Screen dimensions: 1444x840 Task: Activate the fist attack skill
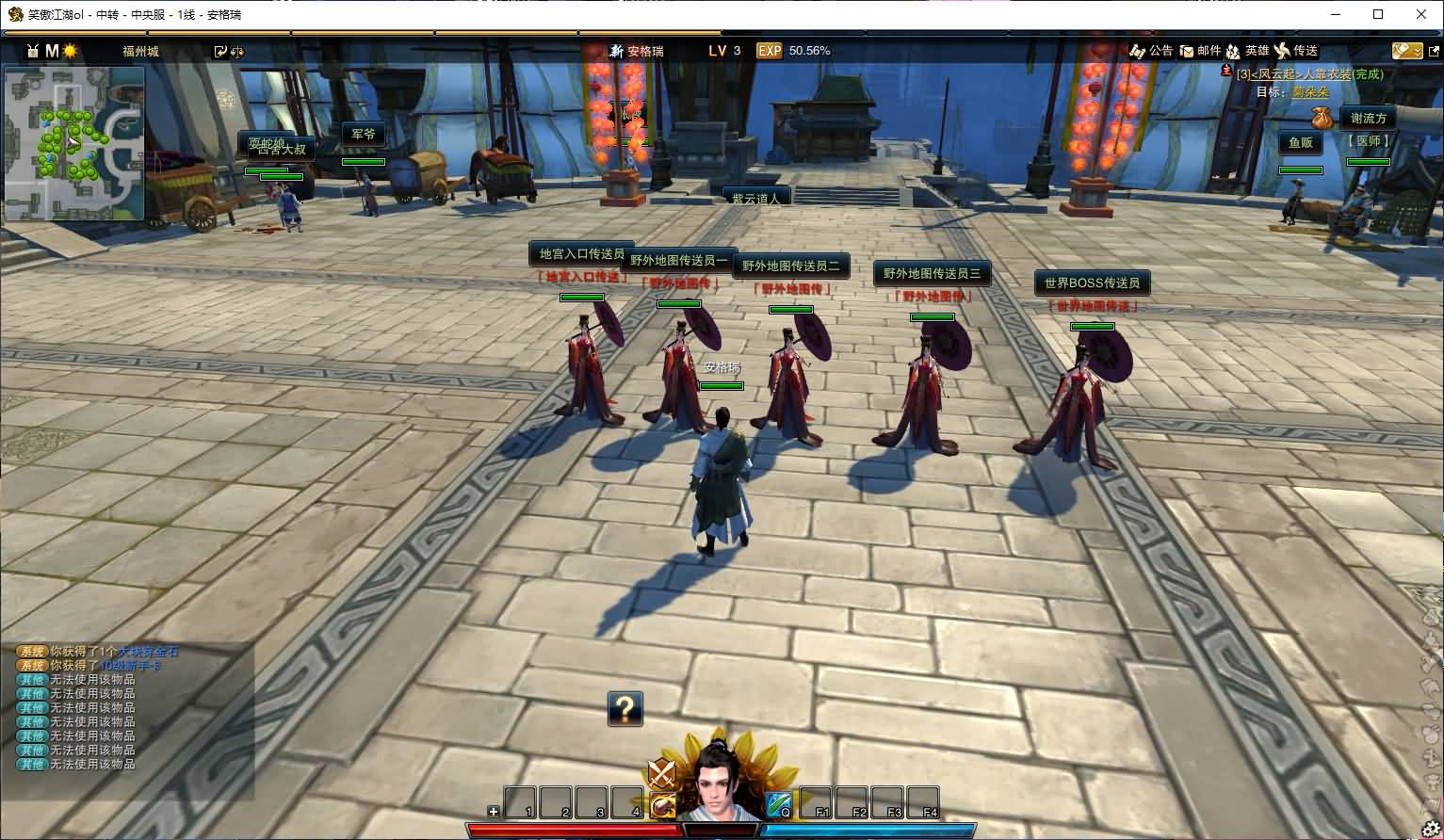click(662, 804)
